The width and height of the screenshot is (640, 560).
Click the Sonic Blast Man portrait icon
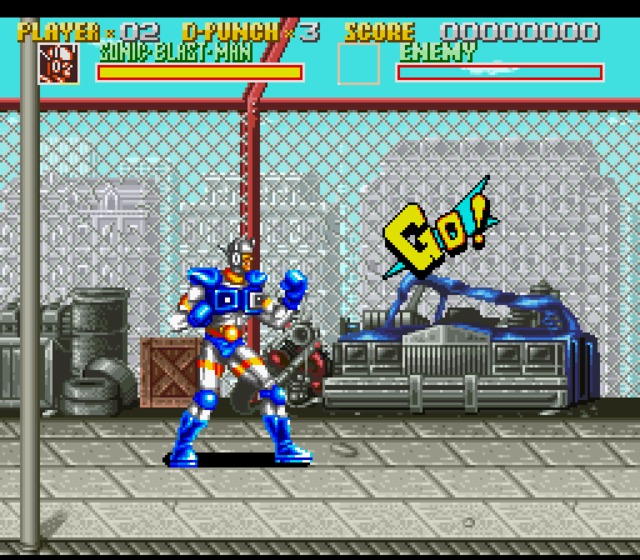click(x=59, y=64)
